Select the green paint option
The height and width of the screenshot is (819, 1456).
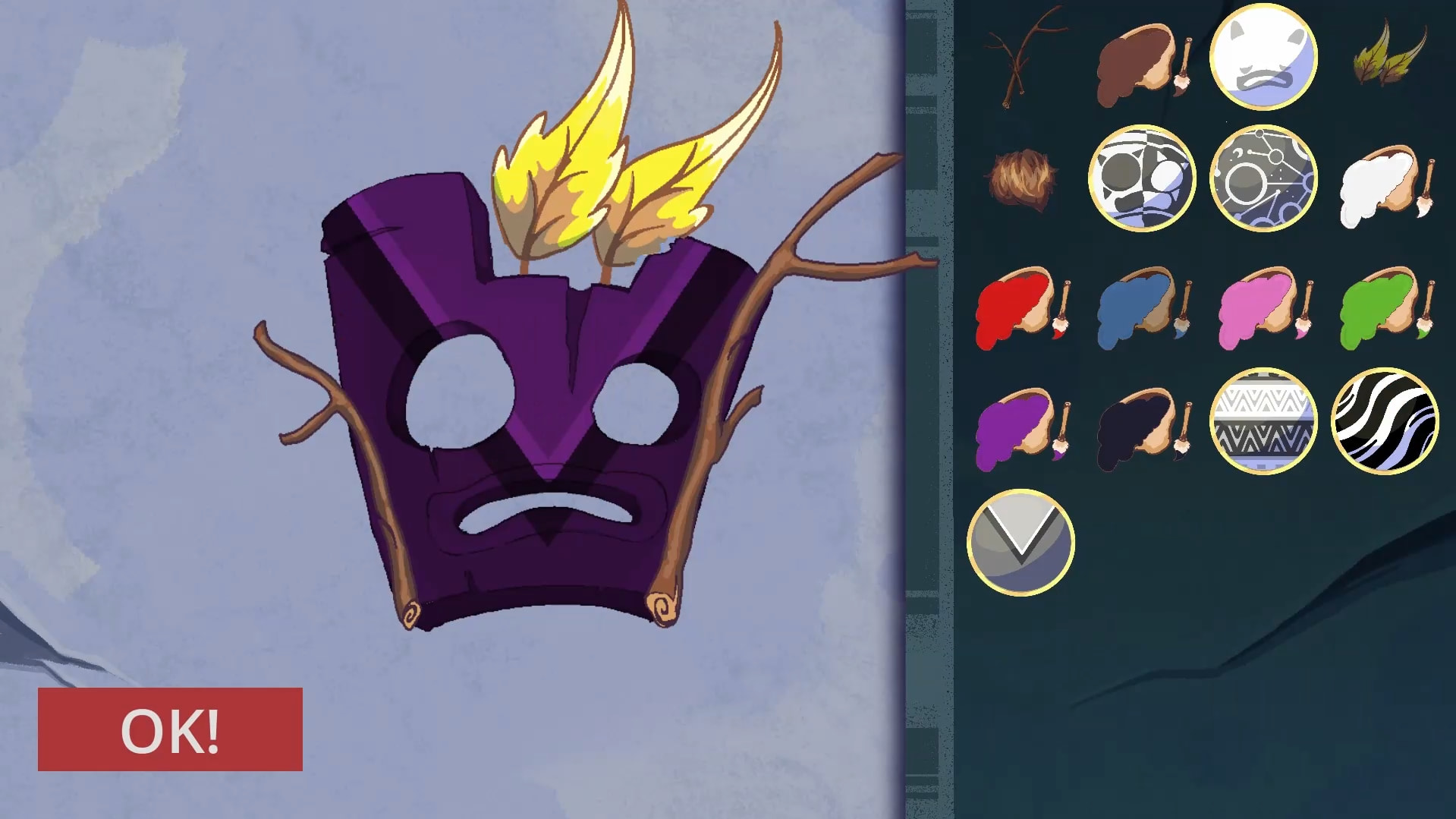click(1385, 307)
